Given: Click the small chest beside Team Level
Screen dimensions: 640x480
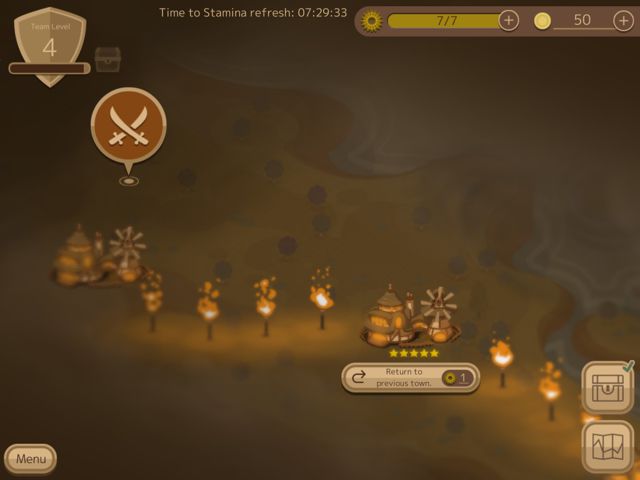Looking at the screenshot, I should pyautogui.click(x=107, y=58).
